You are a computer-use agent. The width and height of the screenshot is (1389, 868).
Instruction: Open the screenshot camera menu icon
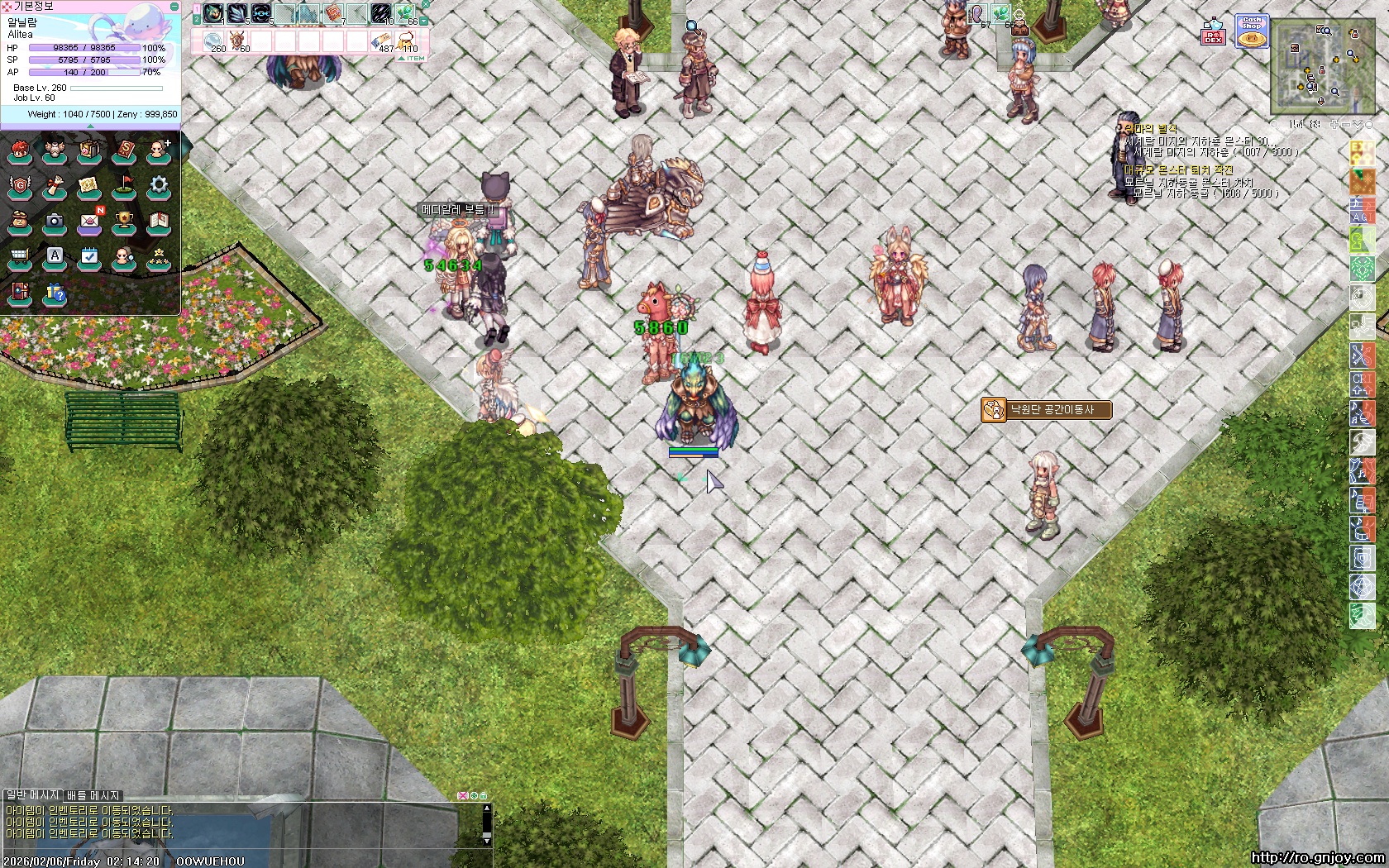pyautogui.click(x=55, y=222)
